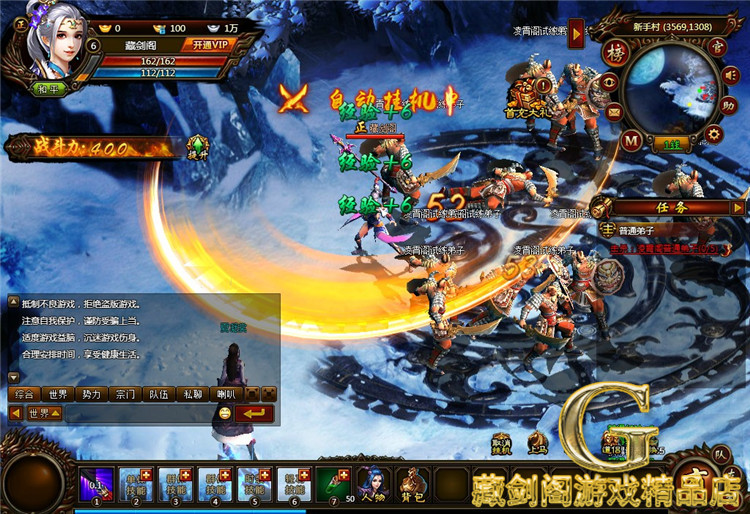Viewport: 750px width, 514px height.
Task: Send chat message with the enter arrow button
Action: pos(256,413)
